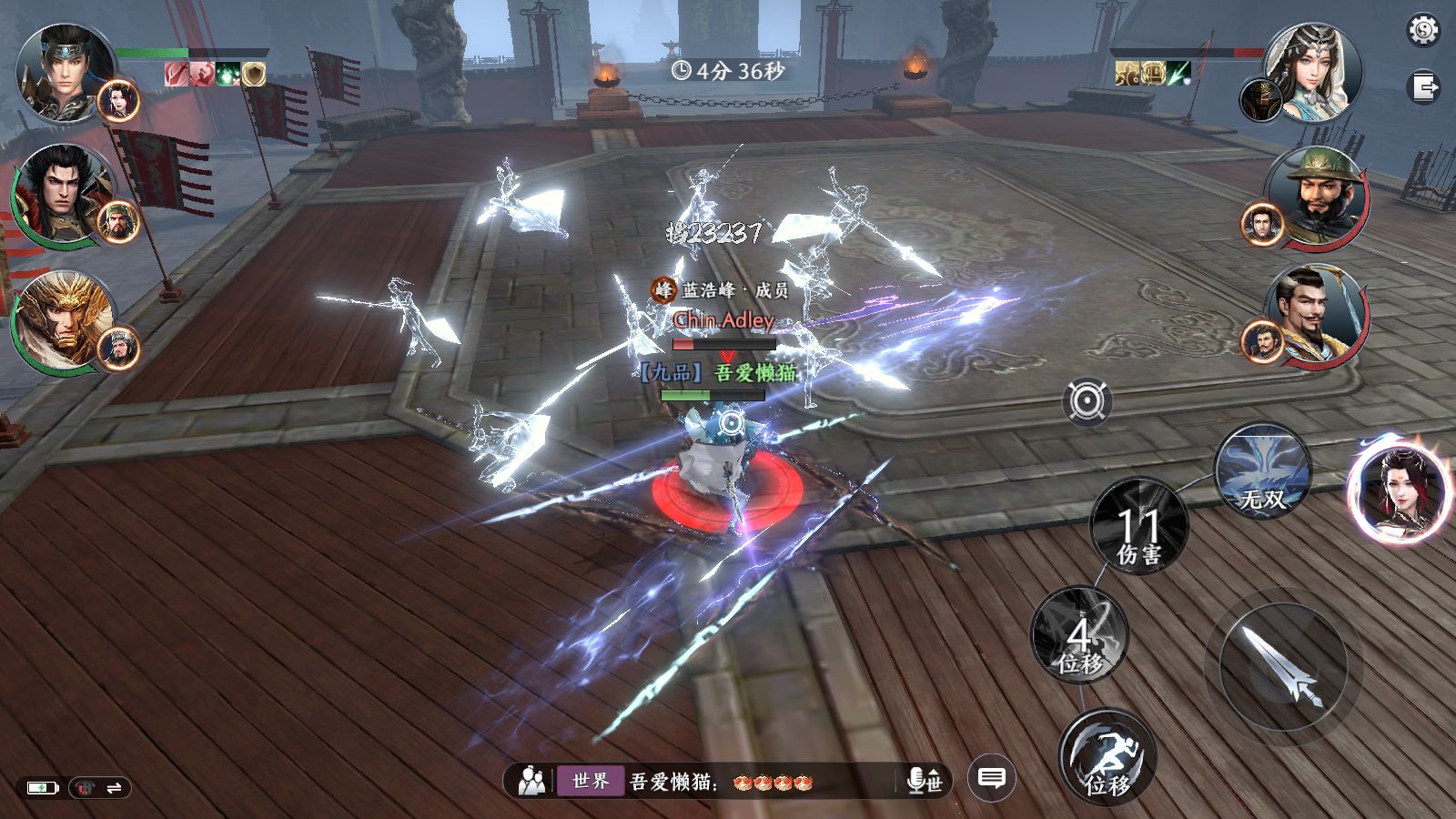Trigger the 位移 skill showing cooldown 4
The image size is (1456, 819).
pos(1079,635)
